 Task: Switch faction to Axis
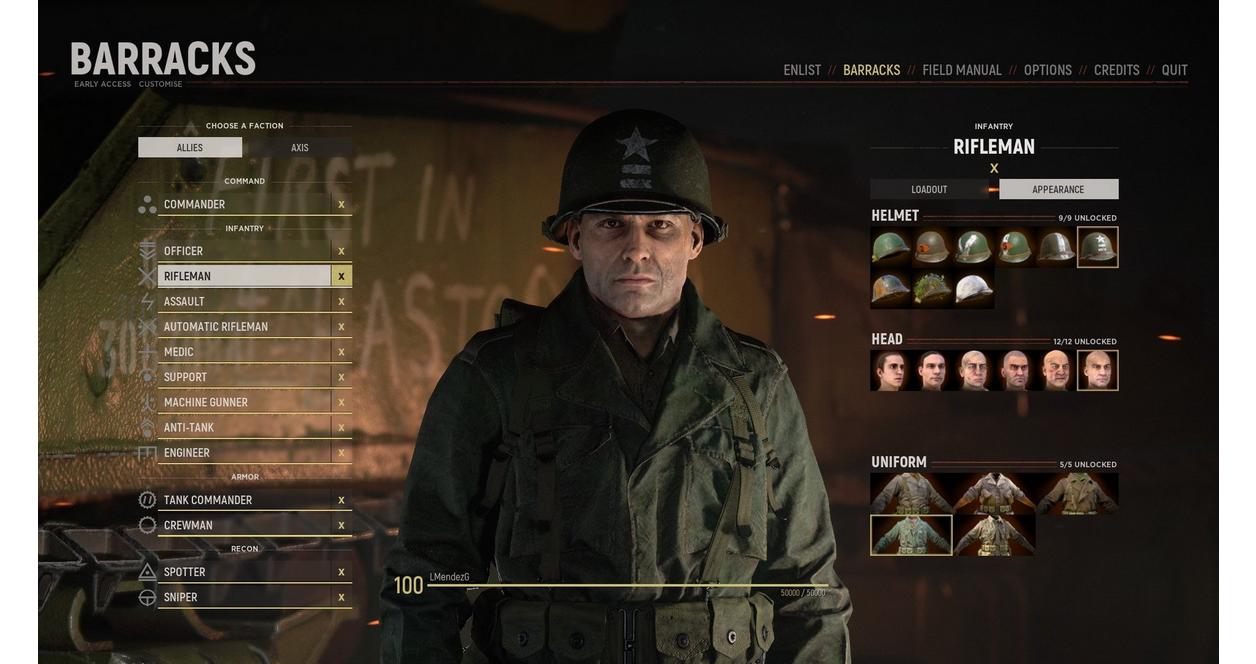(299, 148)
